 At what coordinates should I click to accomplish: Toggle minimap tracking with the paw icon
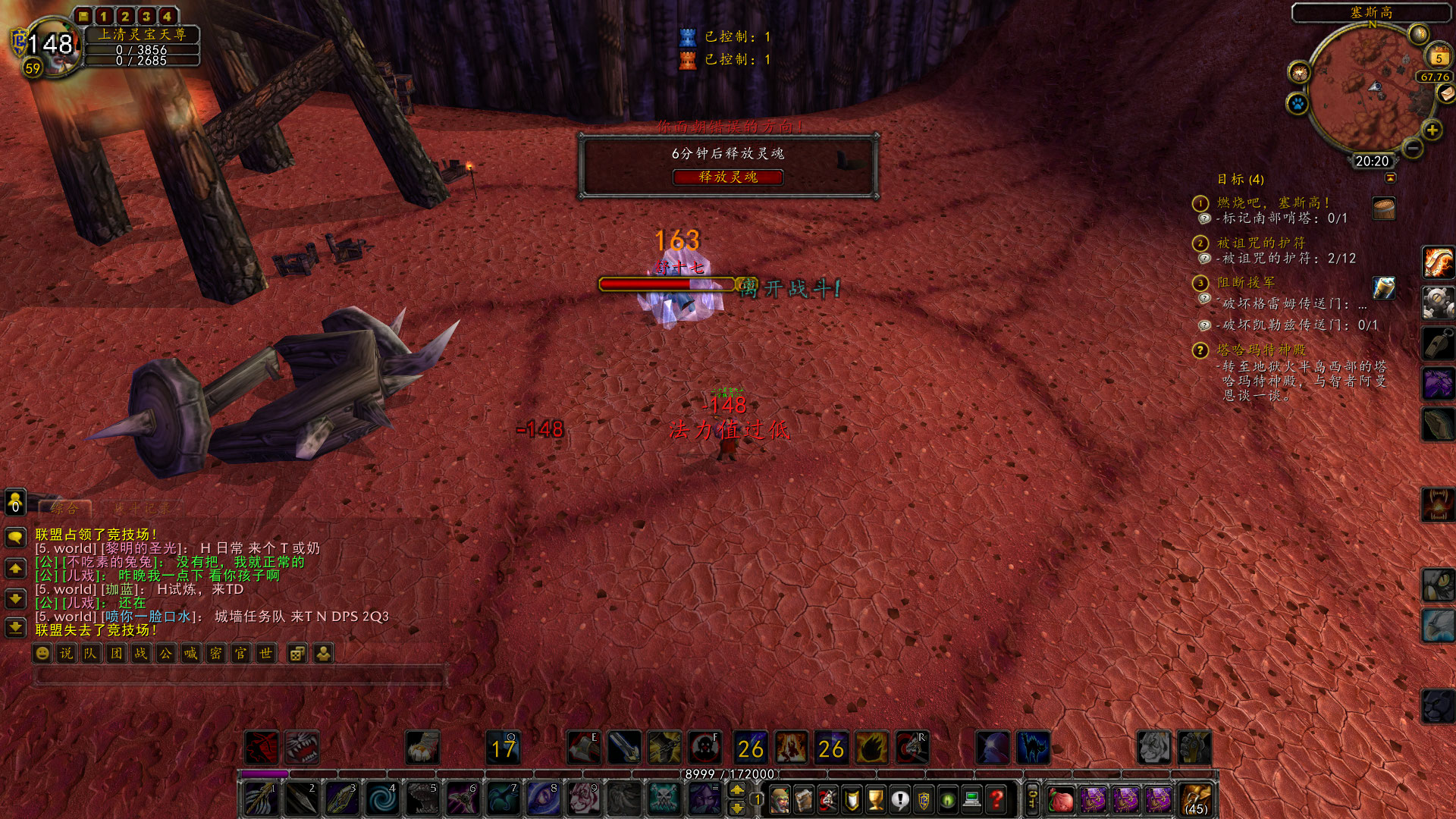tap(1297, 103)
